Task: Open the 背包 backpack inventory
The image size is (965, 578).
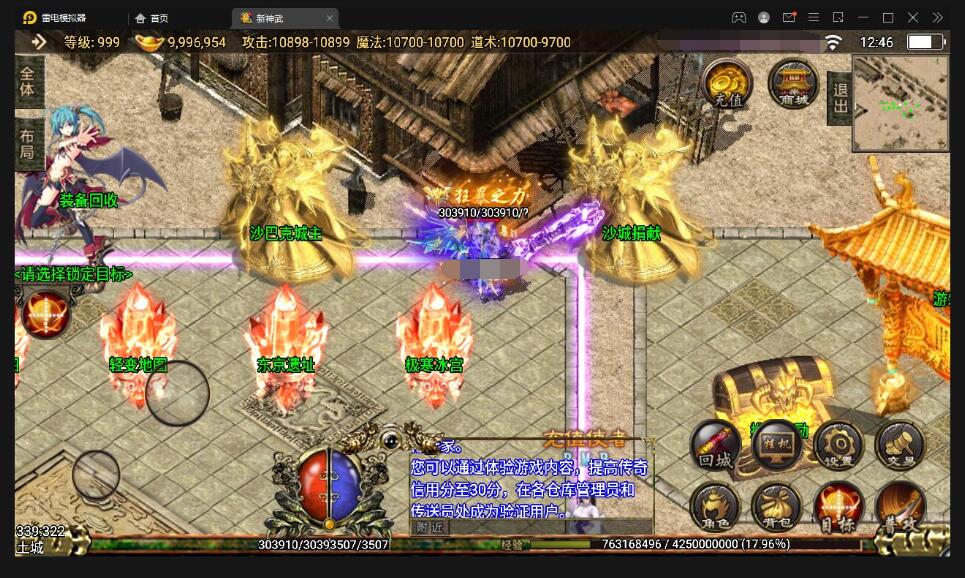Action: (777, 507)
